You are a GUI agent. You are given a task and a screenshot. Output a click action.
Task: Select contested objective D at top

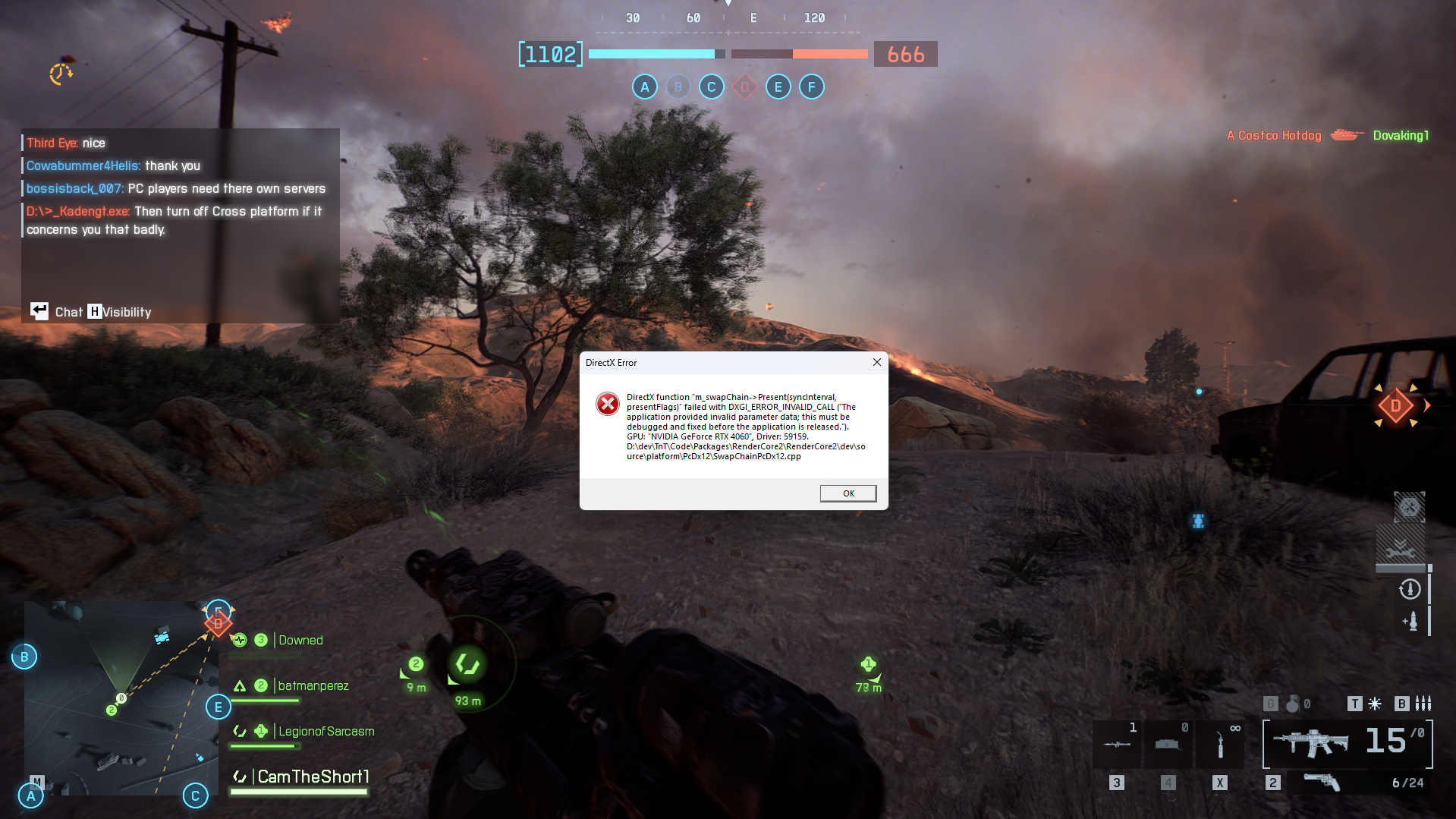coord(744,87)
